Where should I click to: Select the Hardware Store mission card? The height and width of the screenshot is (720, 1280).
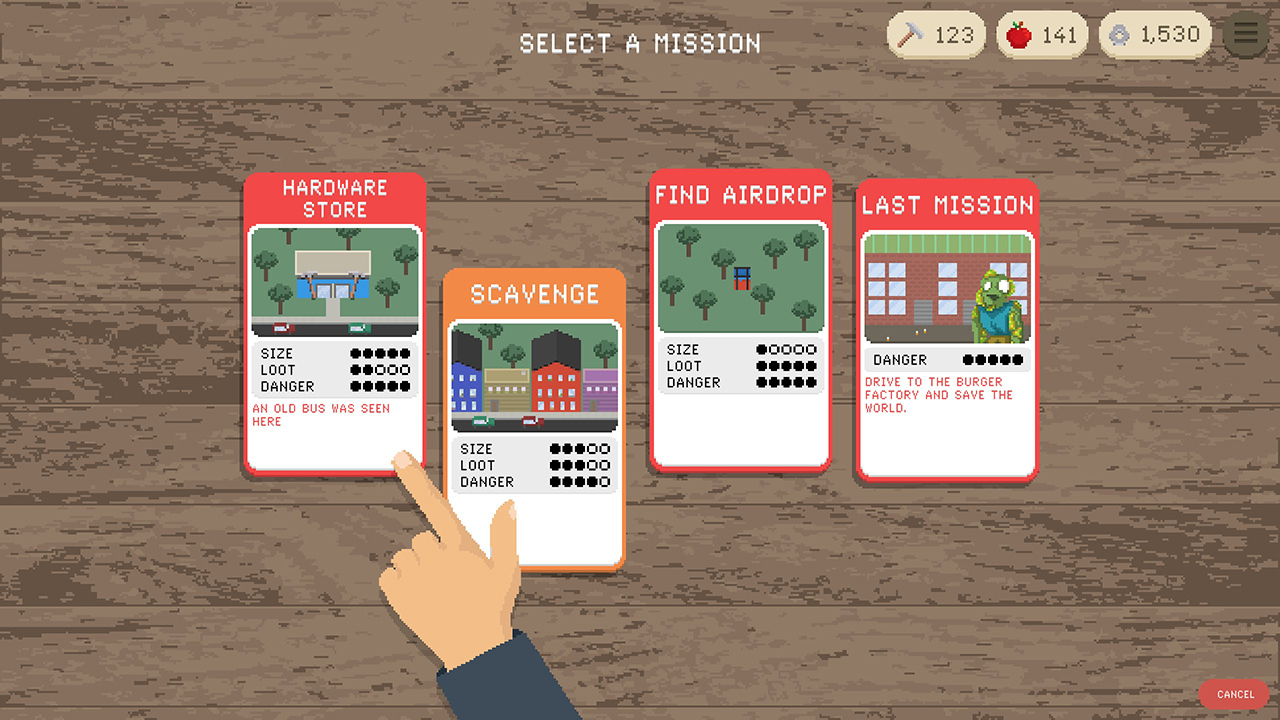coord(335,320)
